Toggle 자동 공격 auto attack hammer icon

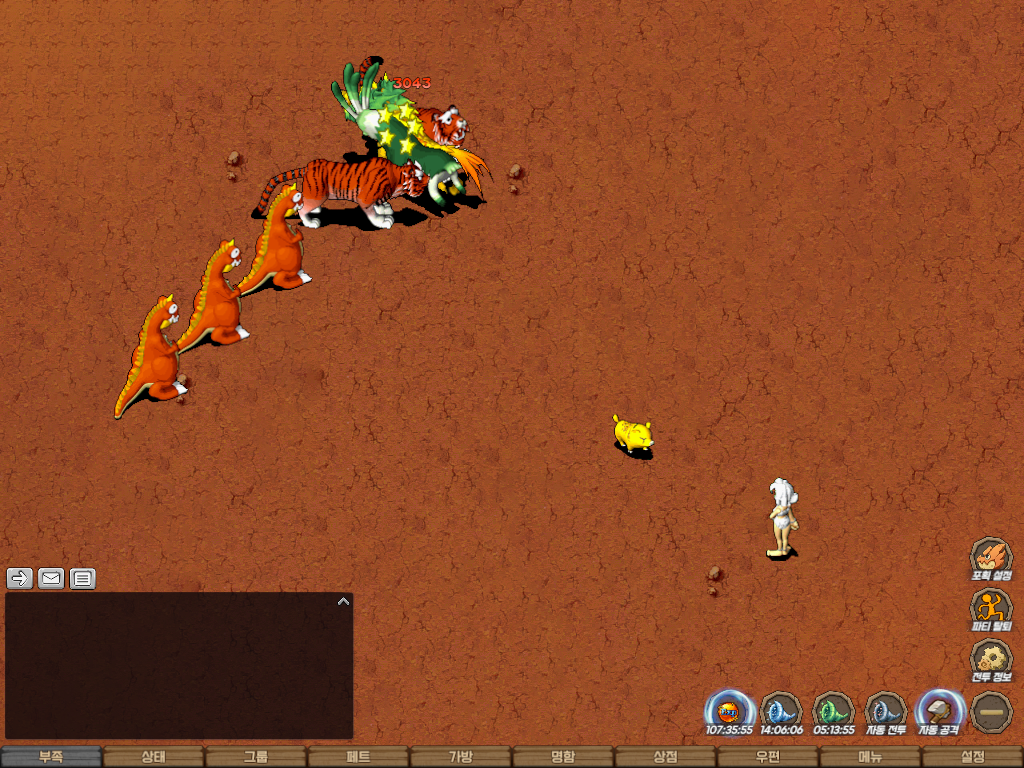939,712
